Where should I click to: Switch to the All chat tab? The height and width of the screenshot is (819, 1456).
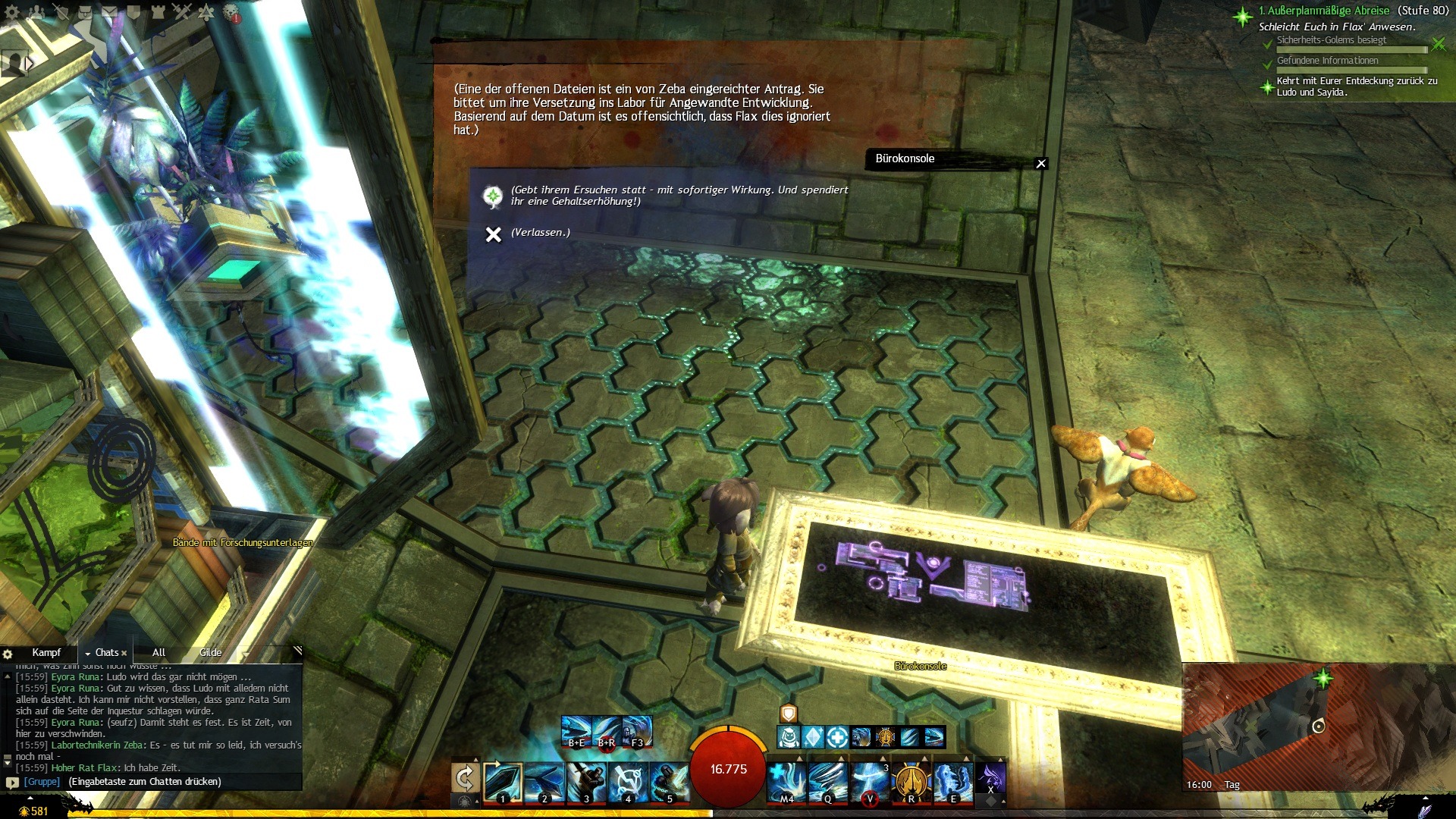[158, 652]
